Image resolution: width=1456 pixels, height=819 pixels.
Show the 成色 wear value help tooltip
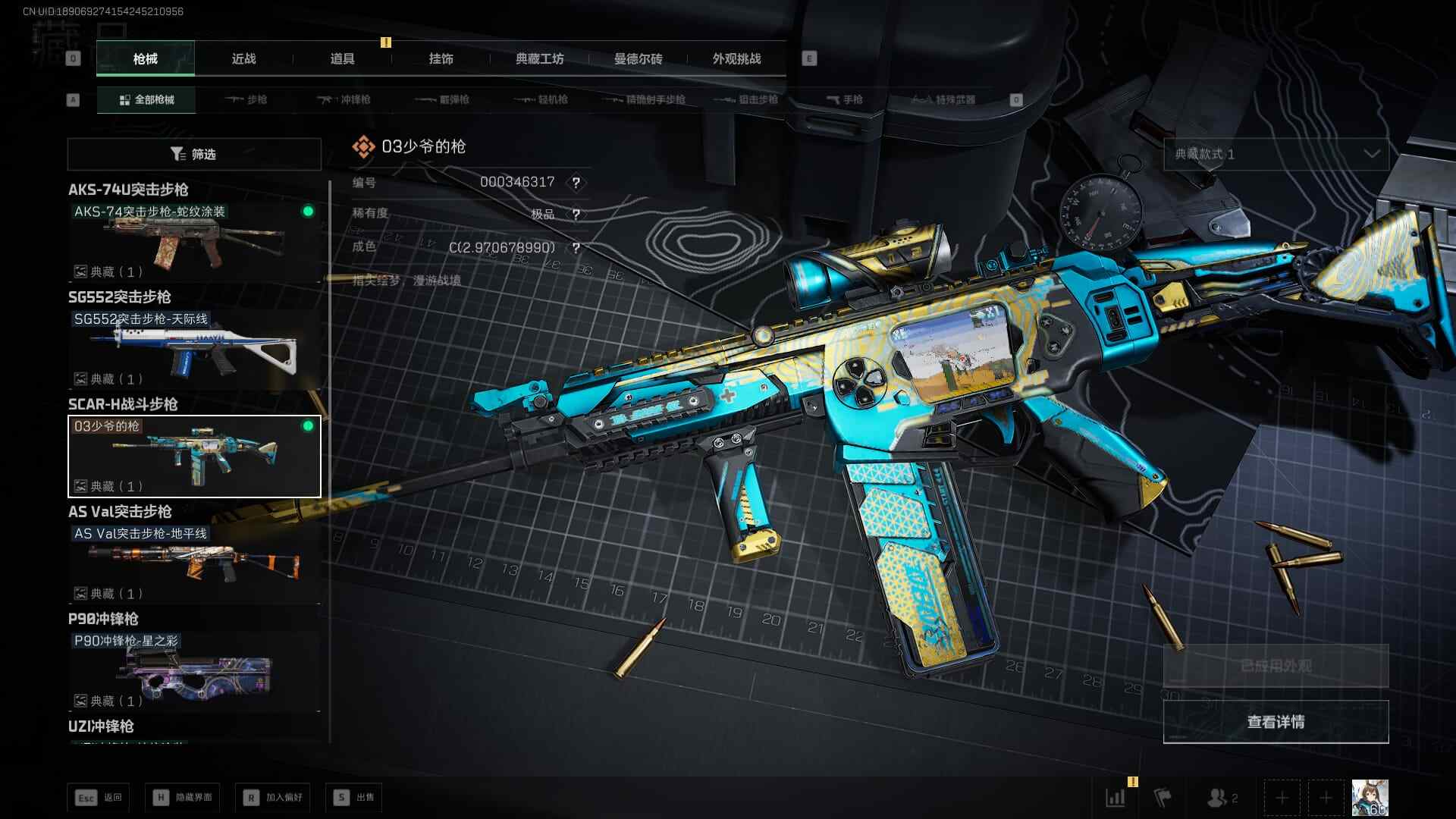[x=576, y=248]
